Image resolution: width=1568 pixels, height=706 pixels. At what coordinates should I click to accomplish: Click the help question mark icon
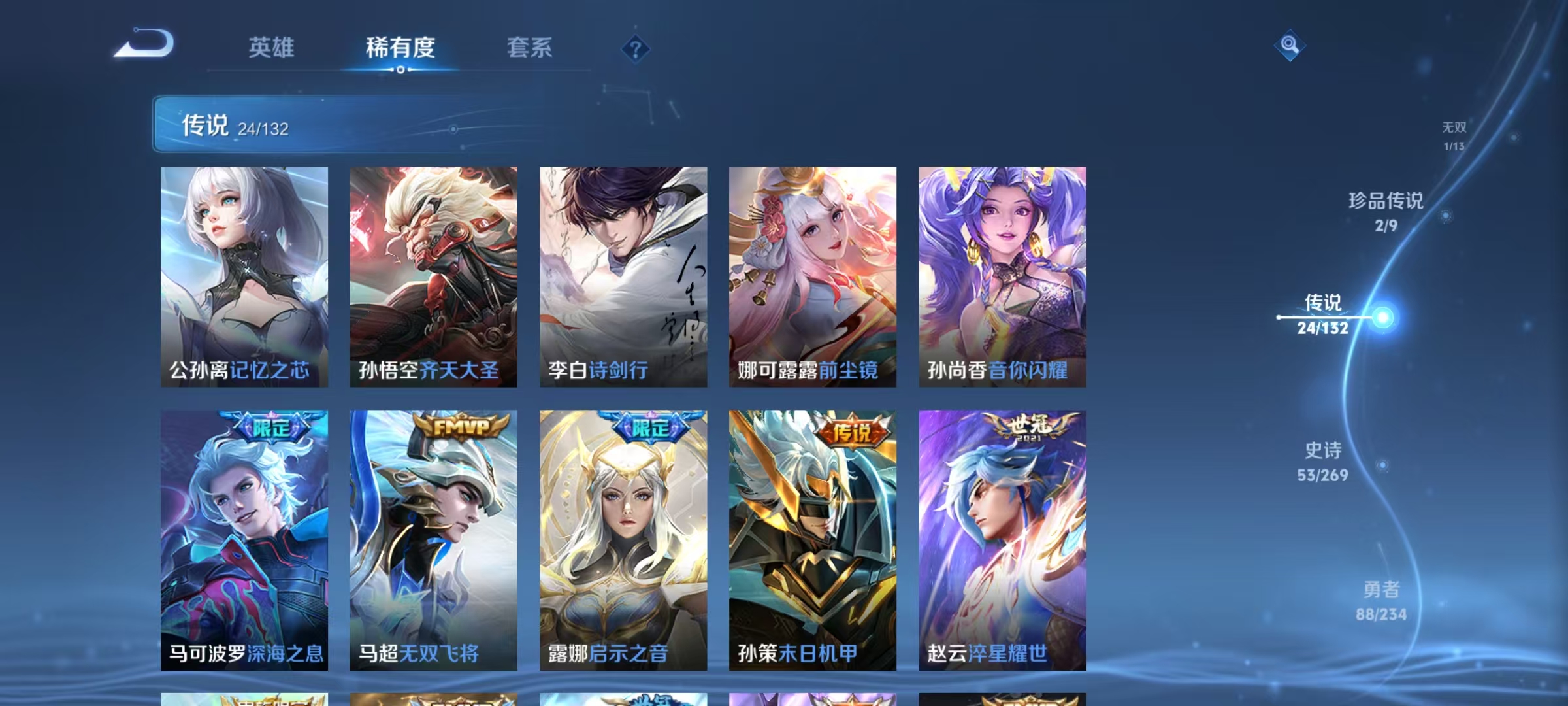point(634,49)
